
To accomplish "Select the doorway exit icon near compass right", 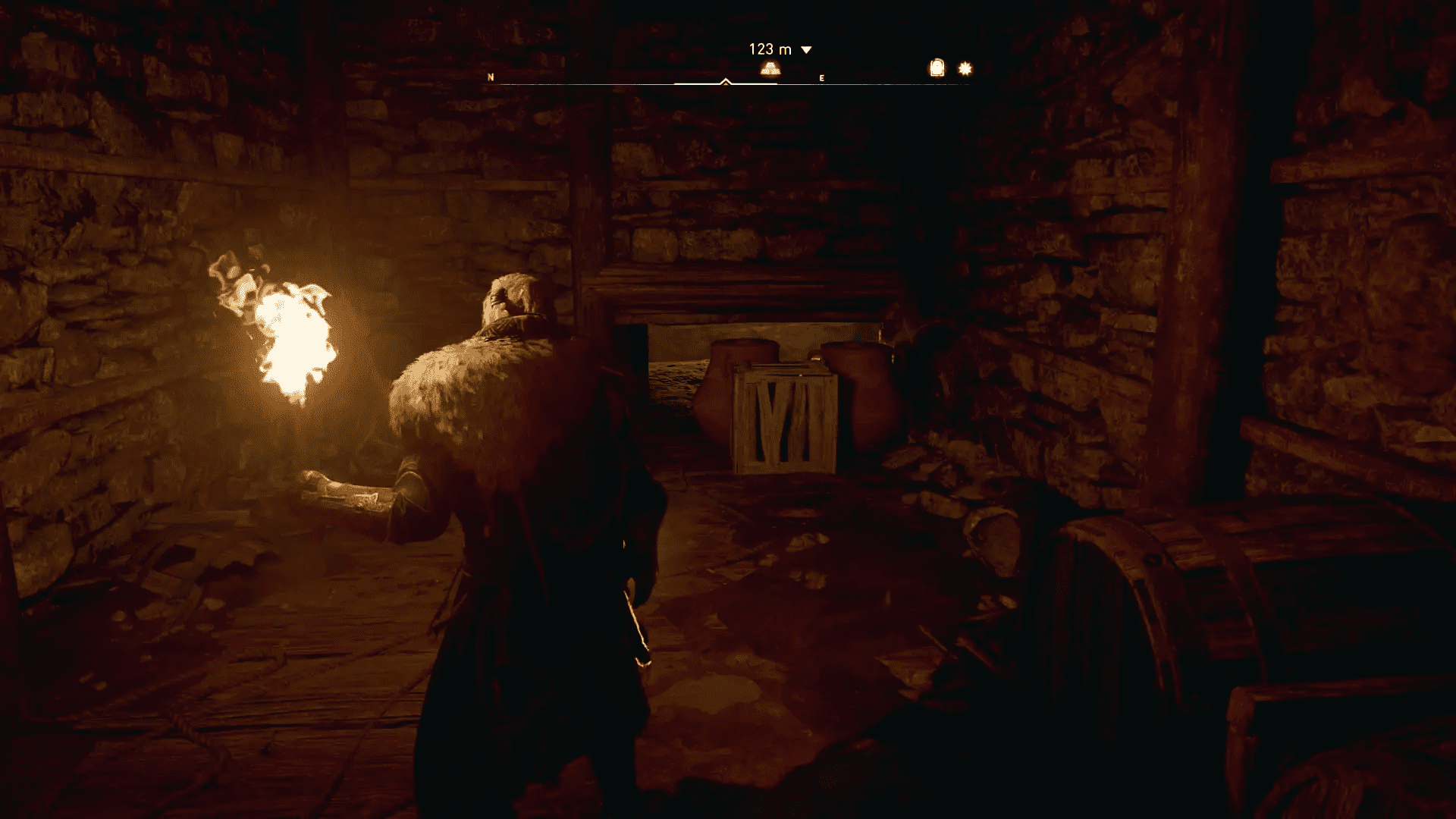I will pyautogui.click(x=937, y=68).
